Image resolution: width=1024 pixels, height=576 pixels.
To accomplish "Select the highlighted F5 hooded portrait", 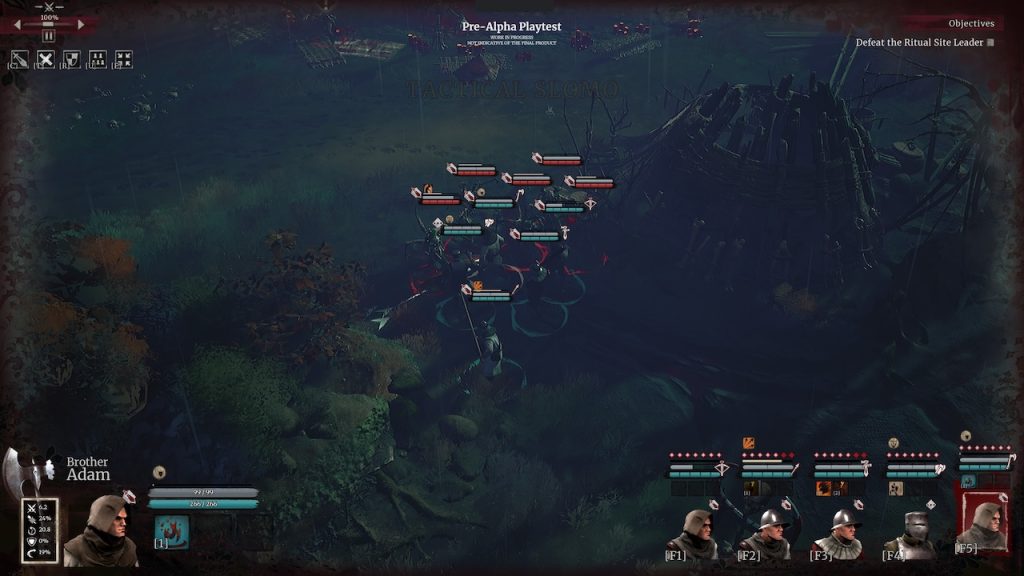I will [982, 524].
